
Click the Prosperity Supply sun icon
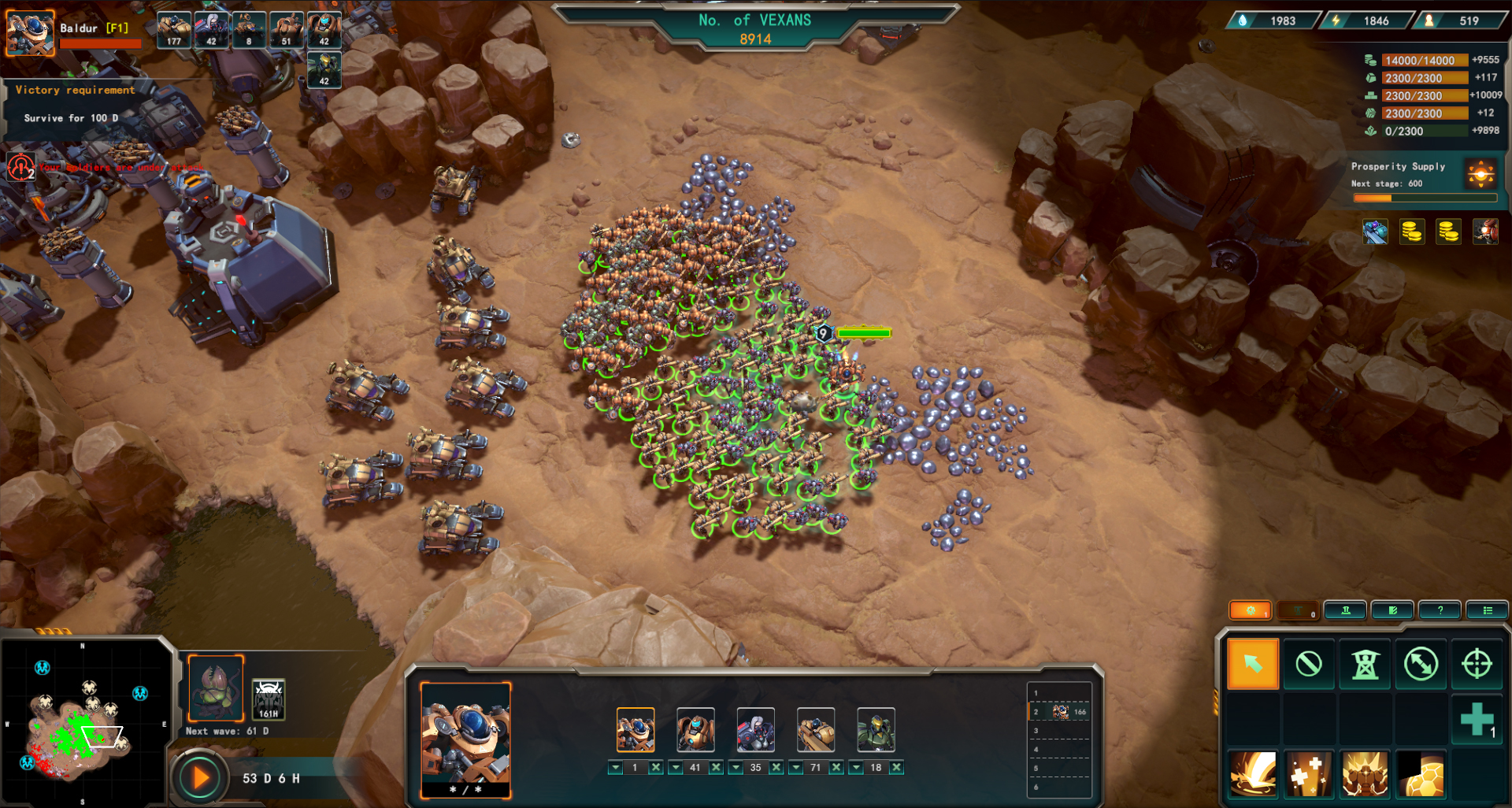1480,173
